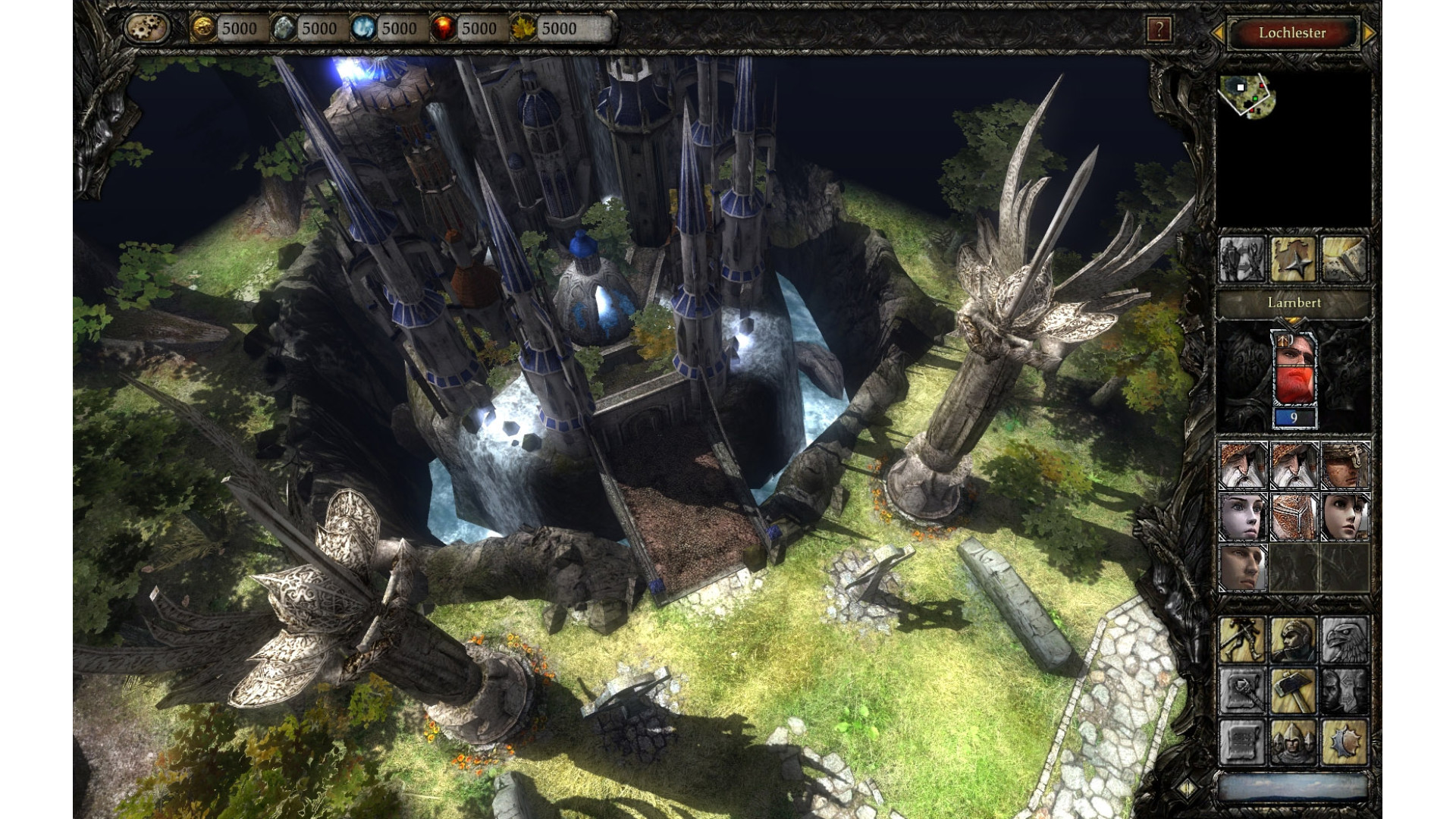Select the chainmail-helmet knight unit portrait
Screen dimensions: 1456x819
coord(1294,516)
